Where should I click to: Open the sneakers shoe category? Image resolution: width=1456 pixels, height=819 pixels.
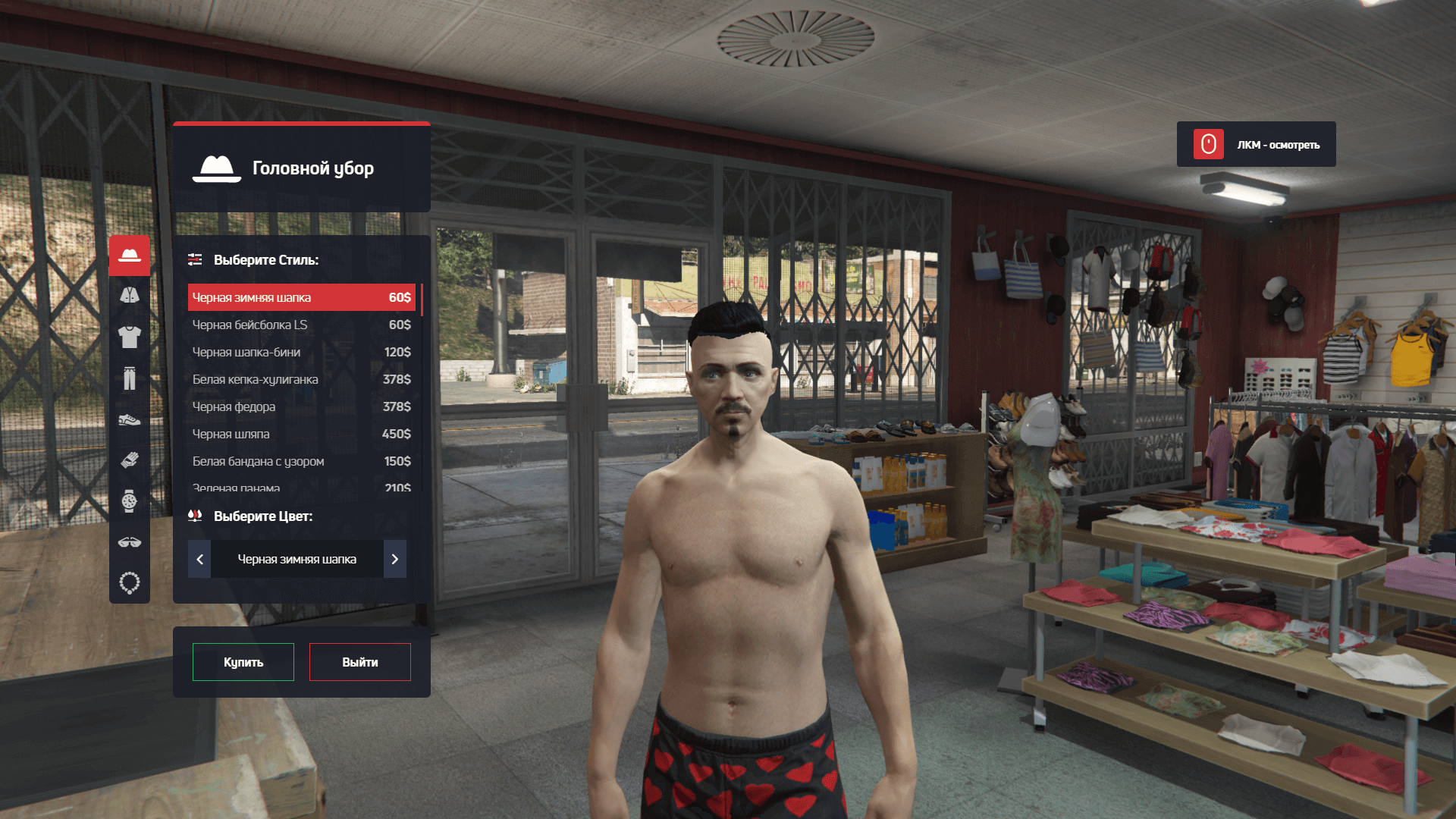pos(130,419)
